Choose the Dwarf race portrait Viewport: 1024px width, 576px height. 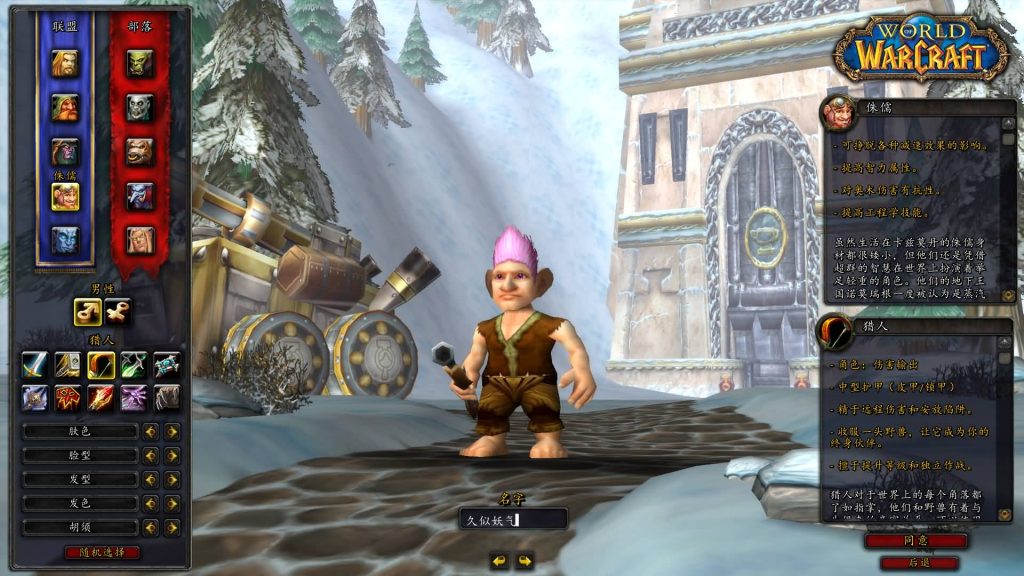coord(65,107)
